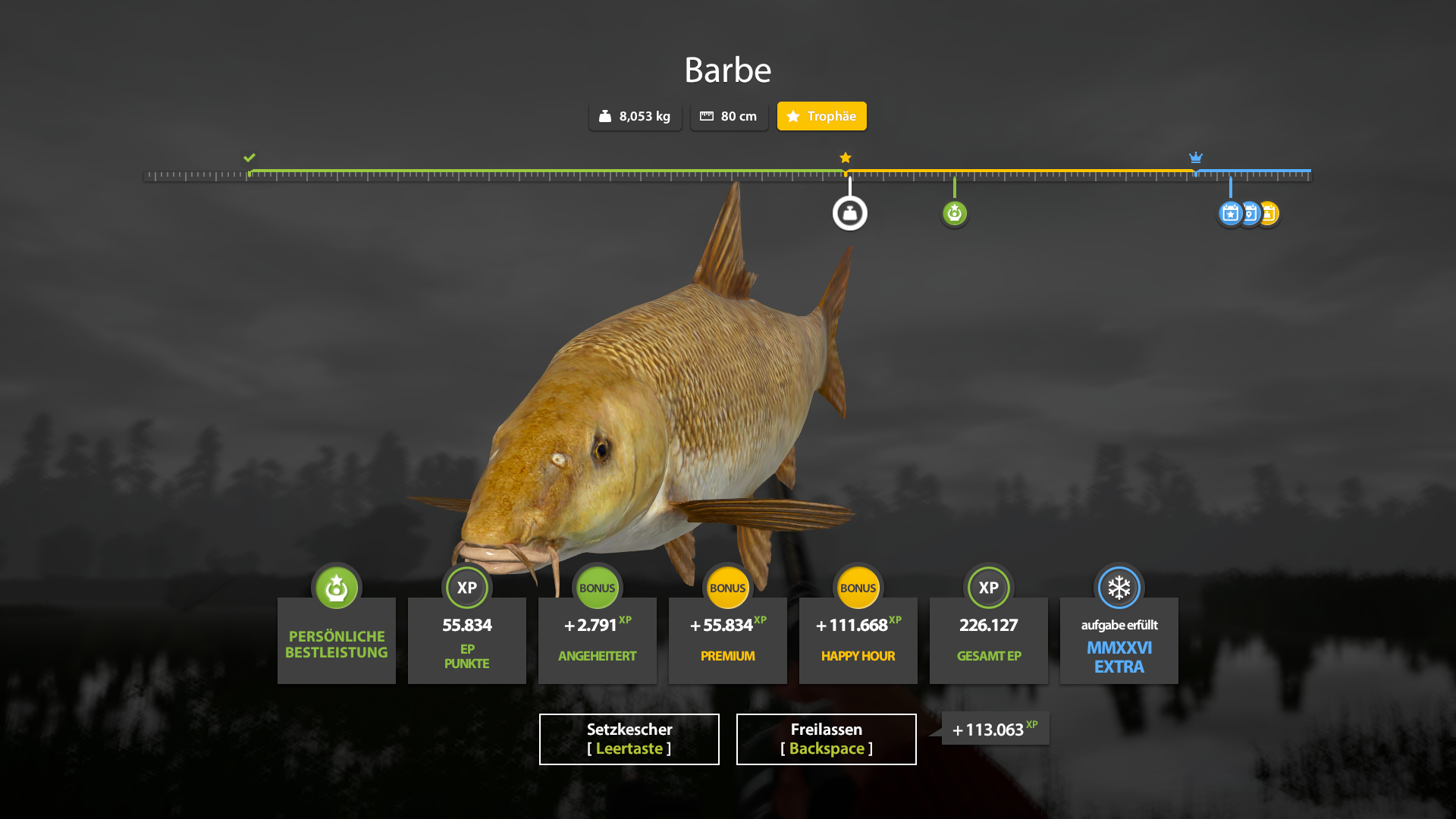Click the ruler icon on the 80 cm badge
This screenshot has width=1456, height=819.
pyautogui.click(x=707, y=116)
